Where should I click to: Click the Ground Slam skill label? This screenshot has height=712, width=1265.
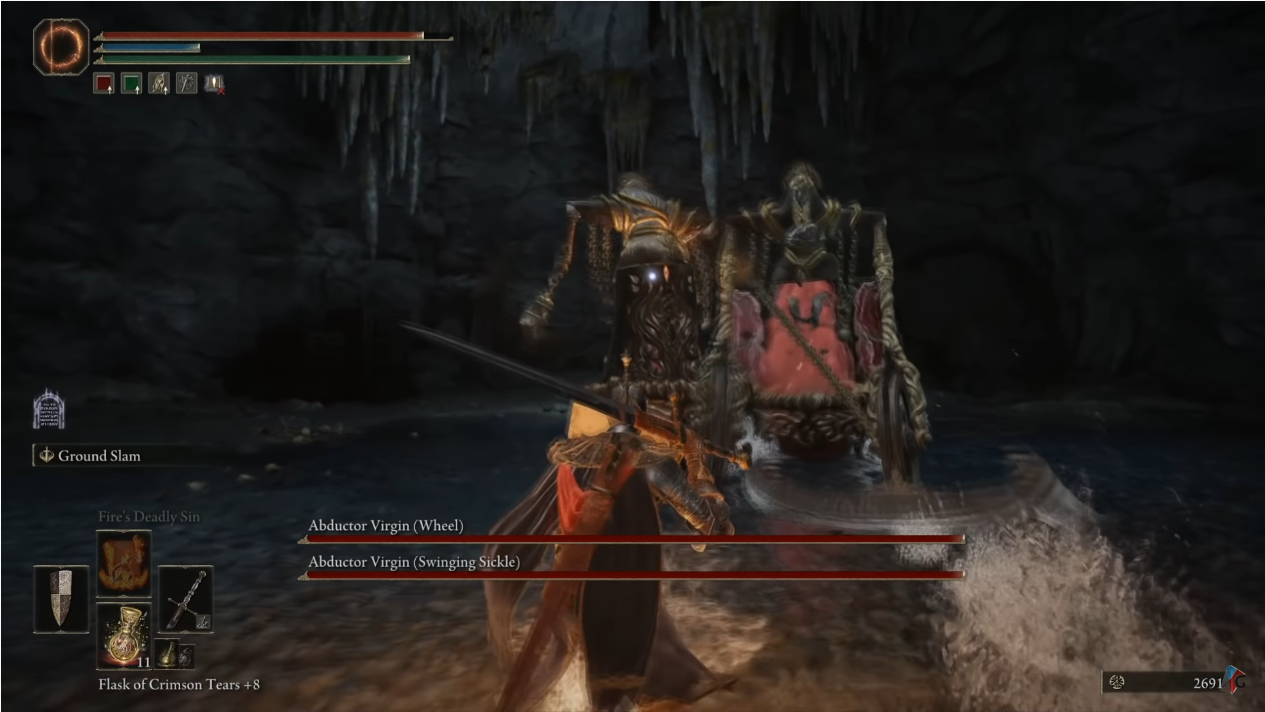[x=98, y=456]
